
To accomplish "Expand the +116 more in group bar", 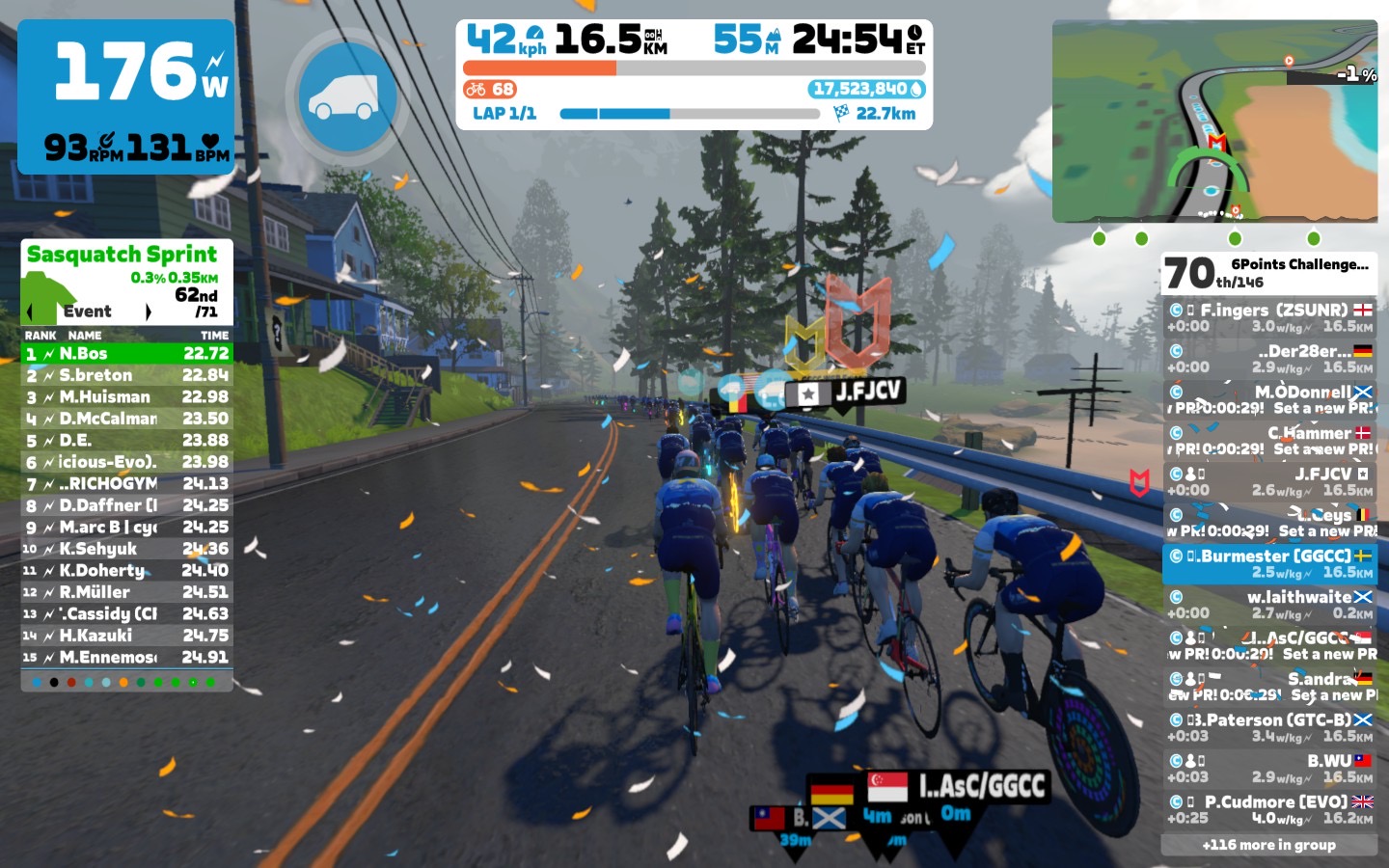I will point(1268,845).
